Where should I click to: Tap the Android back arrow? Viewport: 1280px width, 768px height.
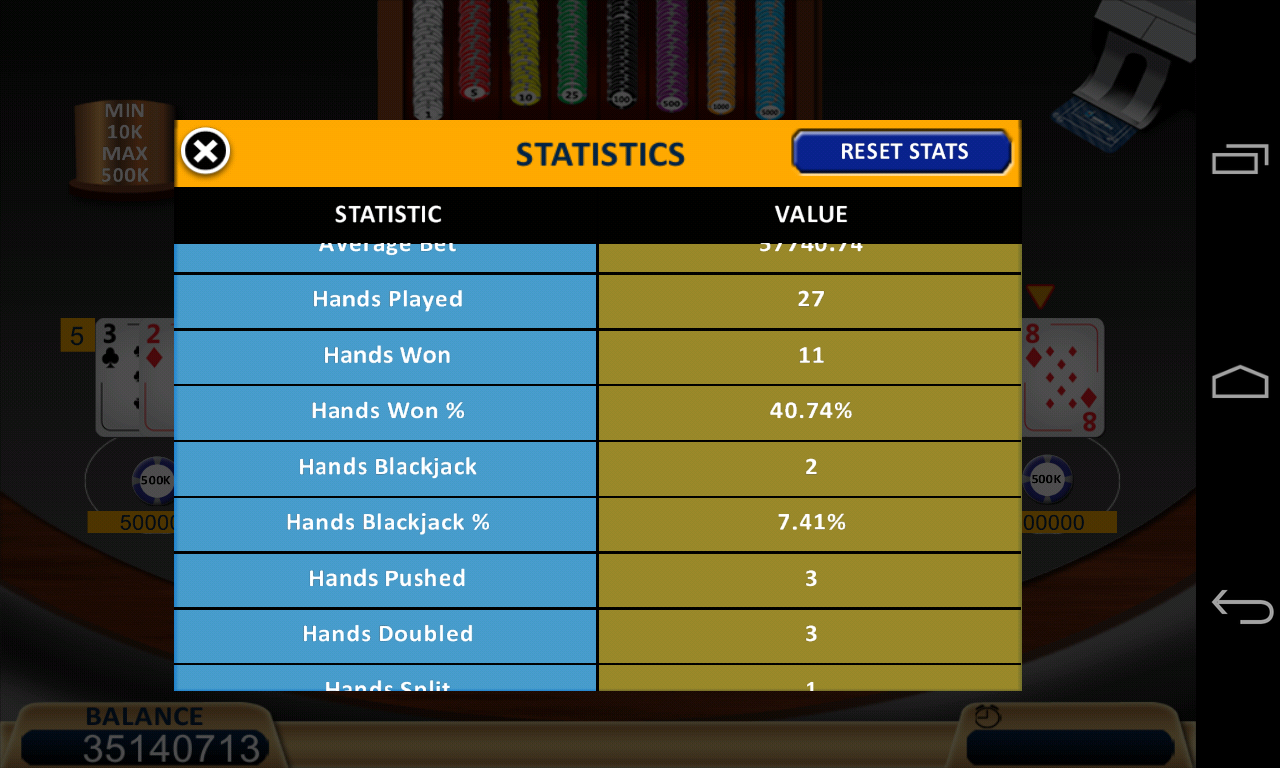click(x=1240, y=606)
